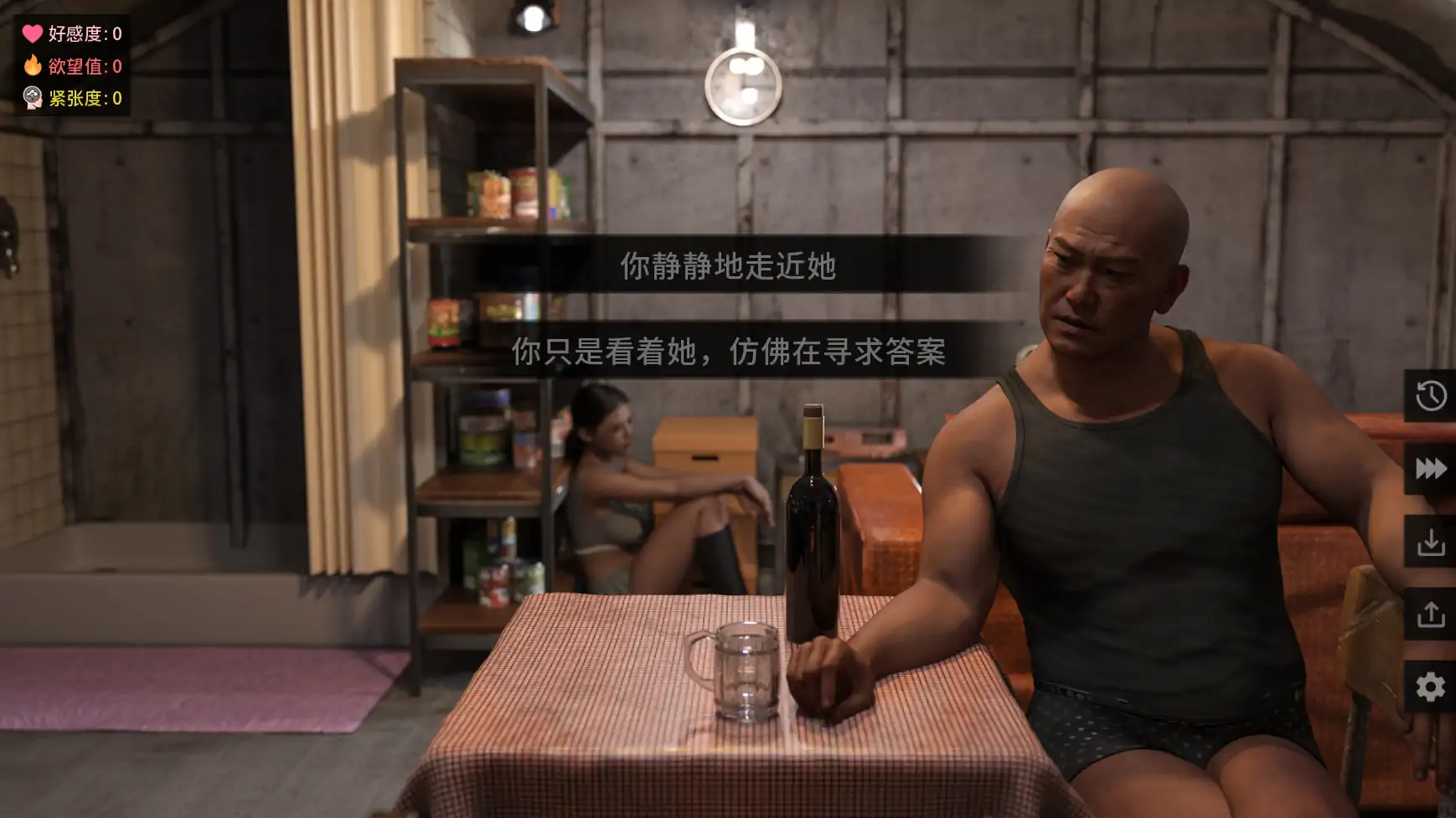Activate the fast-forward skip icon
1456x818 pixels.
pos(1430,469)
